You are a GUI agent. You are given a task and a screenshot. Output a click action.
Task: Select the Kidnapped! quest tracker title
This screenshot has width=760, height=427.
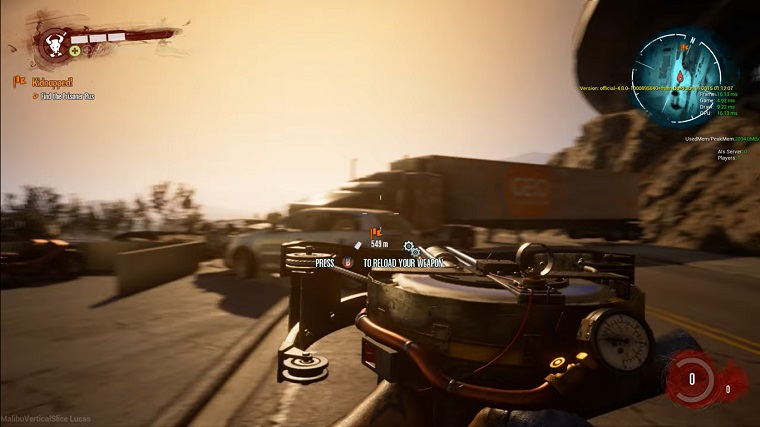click(51, 81)
